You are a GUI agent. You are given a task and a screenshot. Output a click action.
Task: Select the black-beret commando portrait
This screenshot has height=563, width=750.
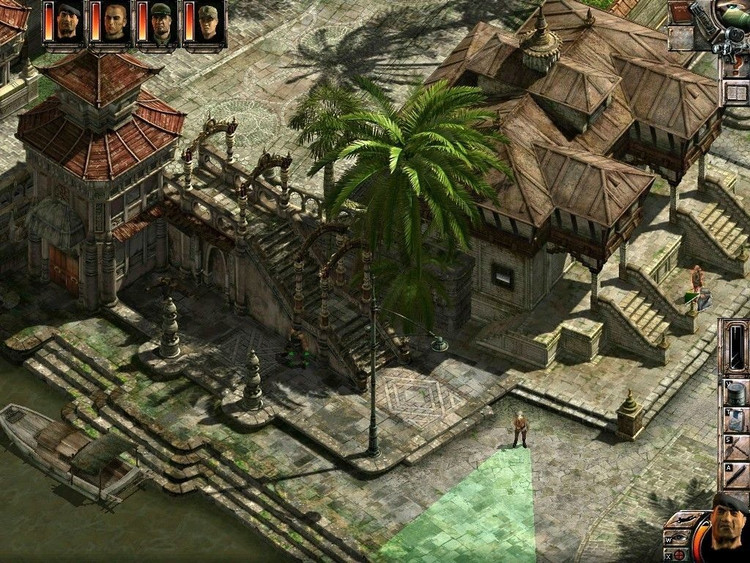[x=68, y=22]
